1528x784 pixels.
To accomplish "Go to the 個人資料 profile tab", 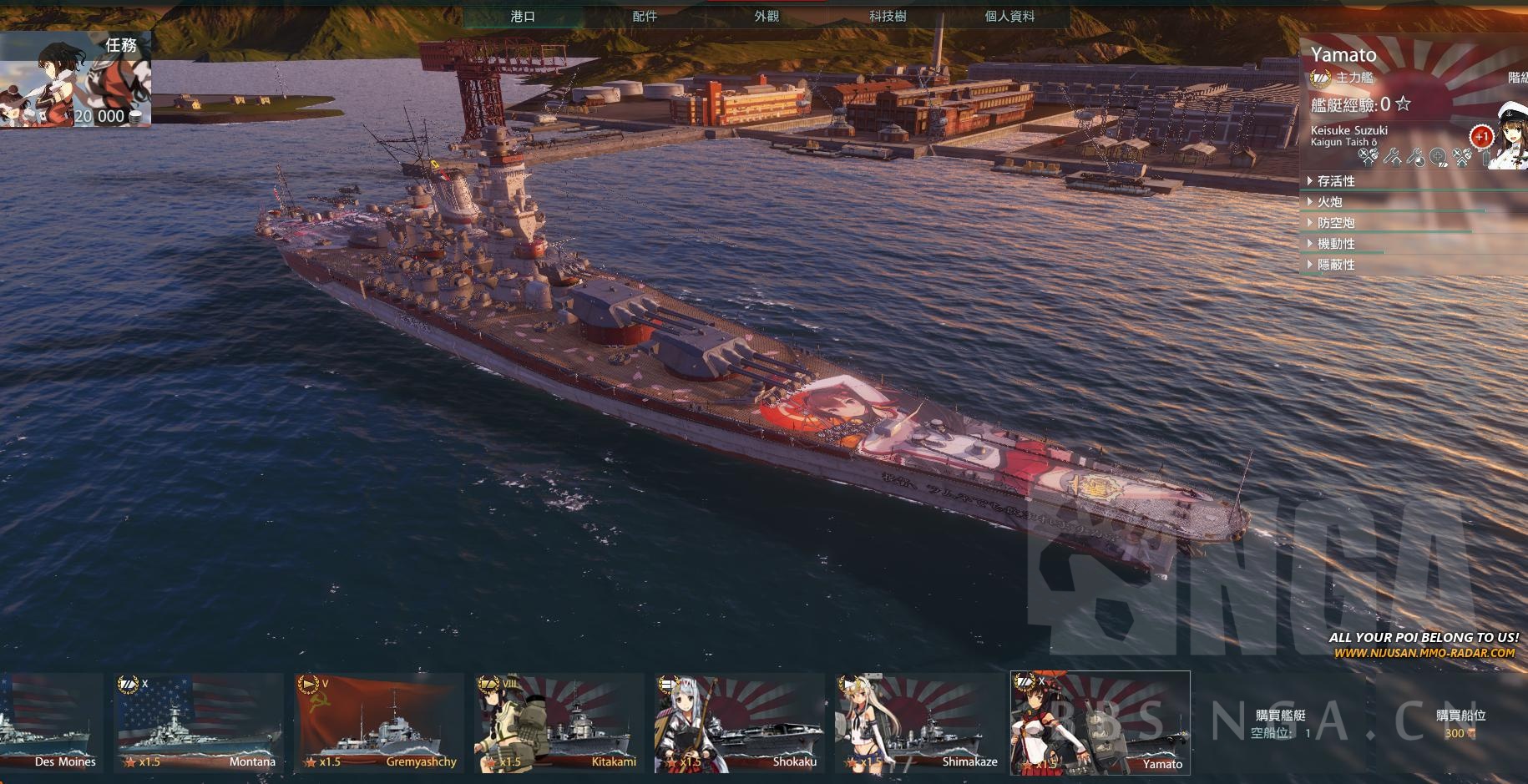I will coord(1009,17).
